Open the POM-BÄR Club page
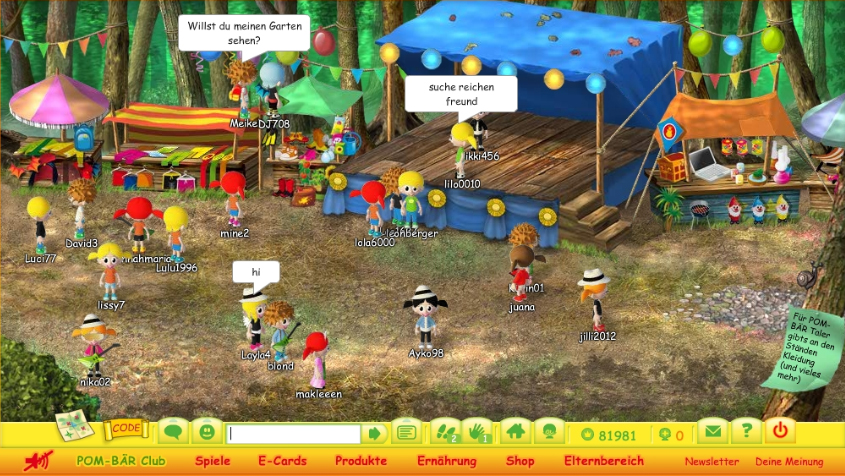Viewport: 845px width, 476px height. [x=121, y=461]
